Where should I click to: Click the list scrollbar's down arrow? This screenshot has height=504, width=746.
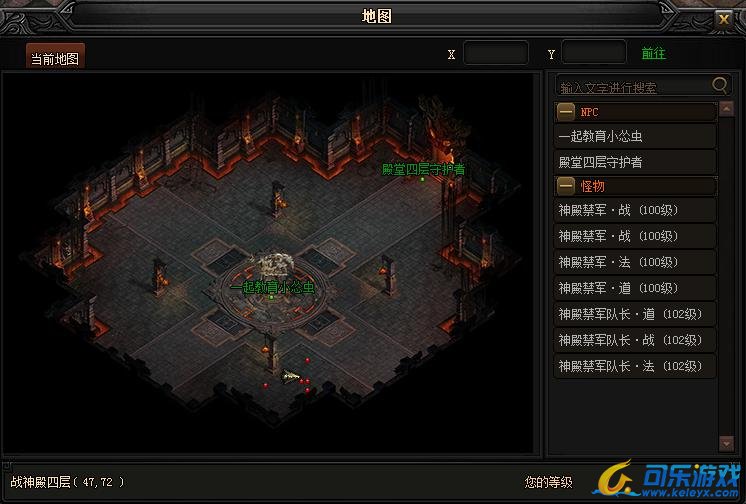point(727,443)
